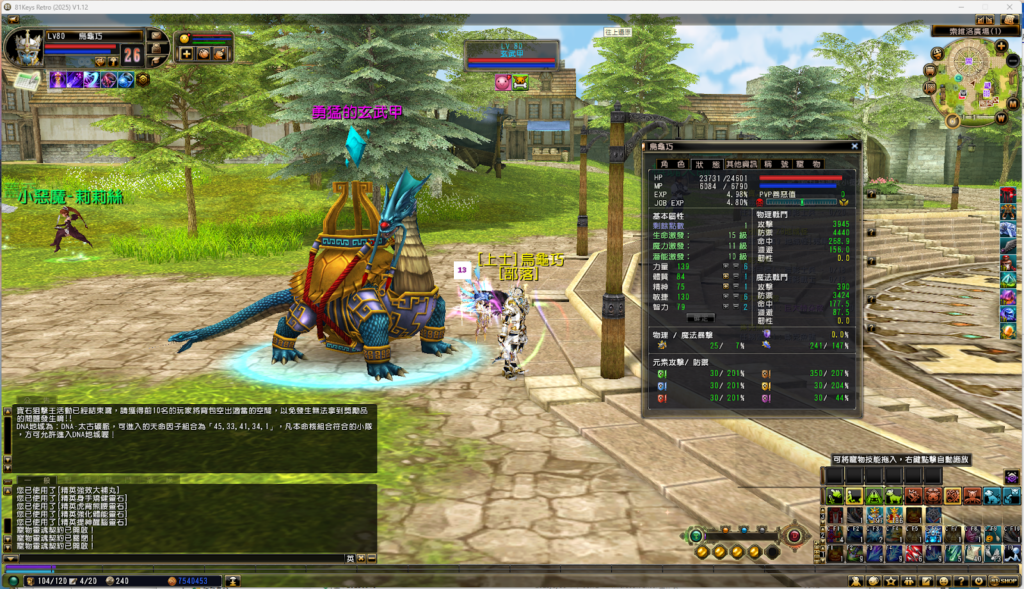Select the 稱號 tab

tap(776, 164)
